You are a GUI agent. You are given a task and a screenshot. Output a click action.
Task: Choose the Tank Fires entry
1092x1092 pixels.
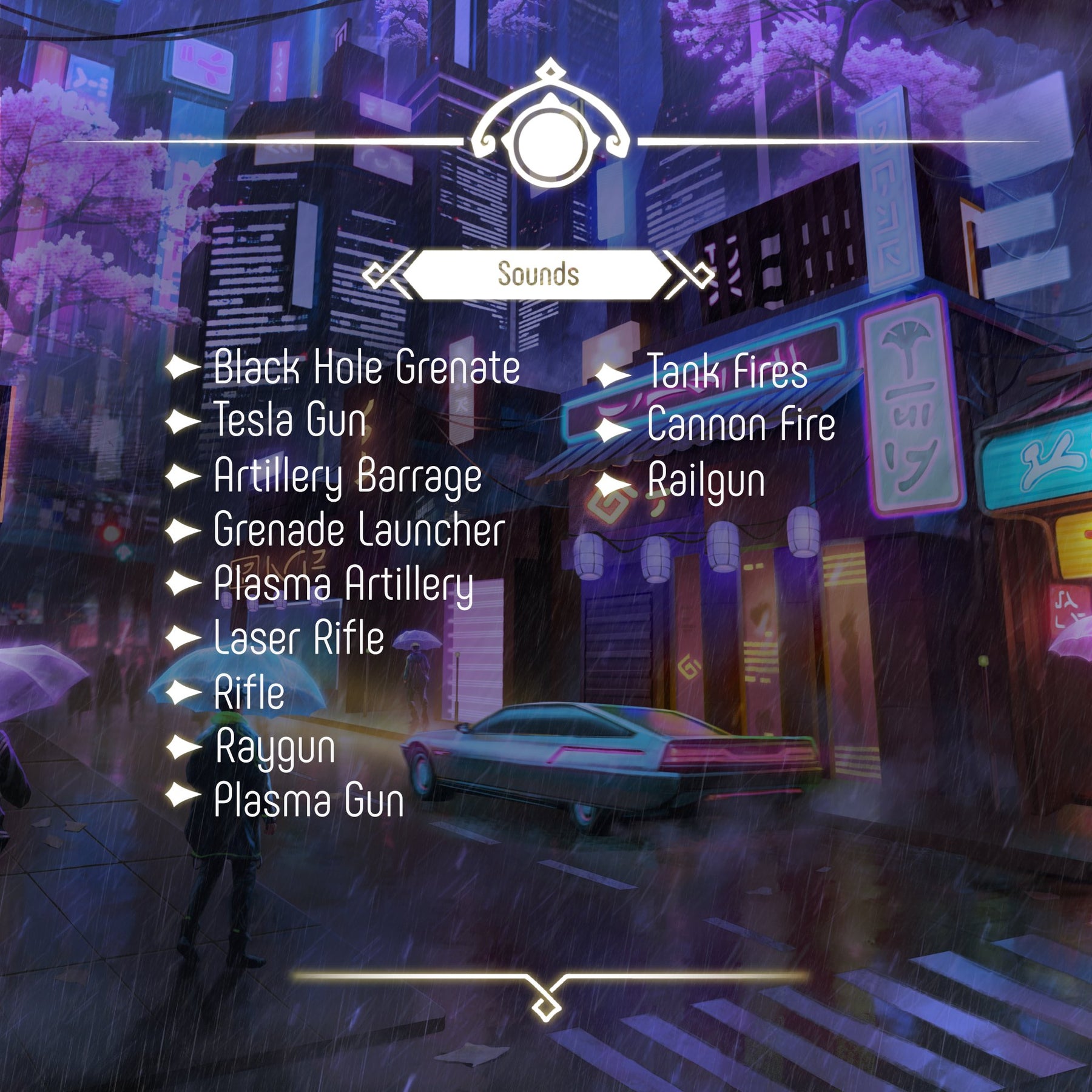point(727,372)
